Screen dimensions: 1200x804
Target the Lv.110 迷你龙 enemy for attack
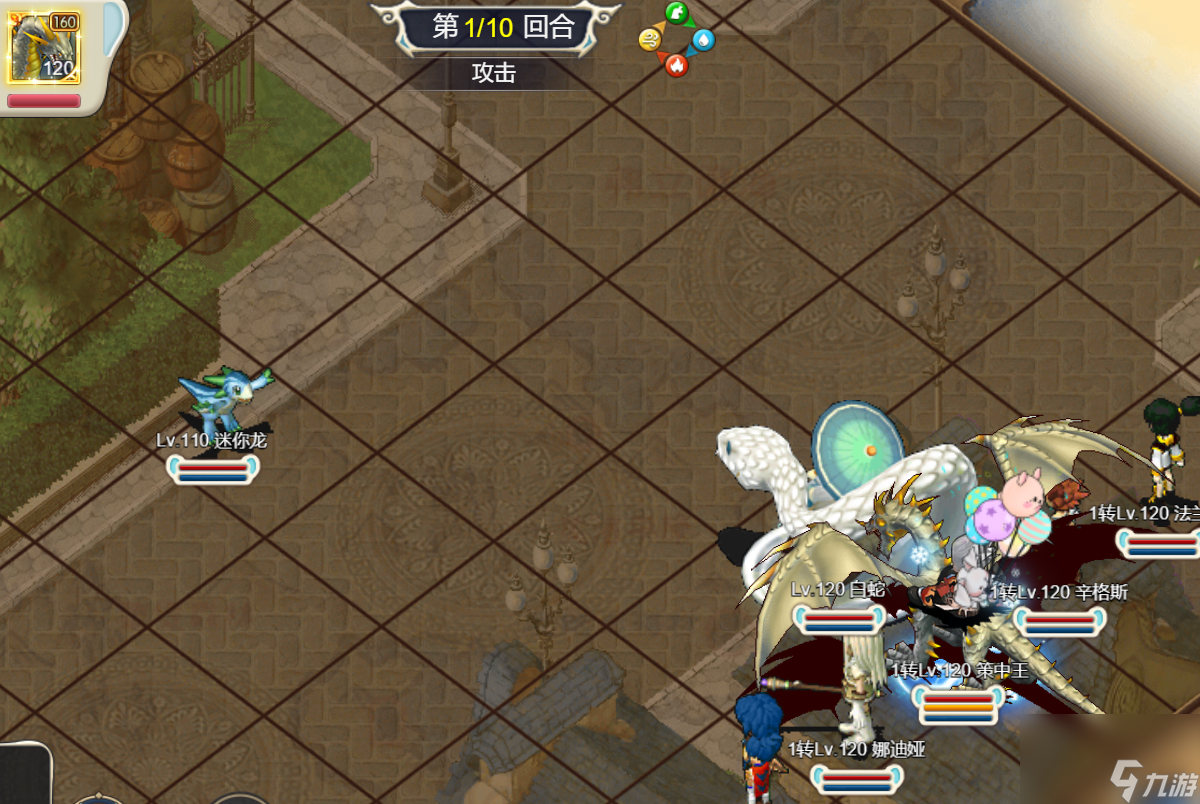(222, 398)
